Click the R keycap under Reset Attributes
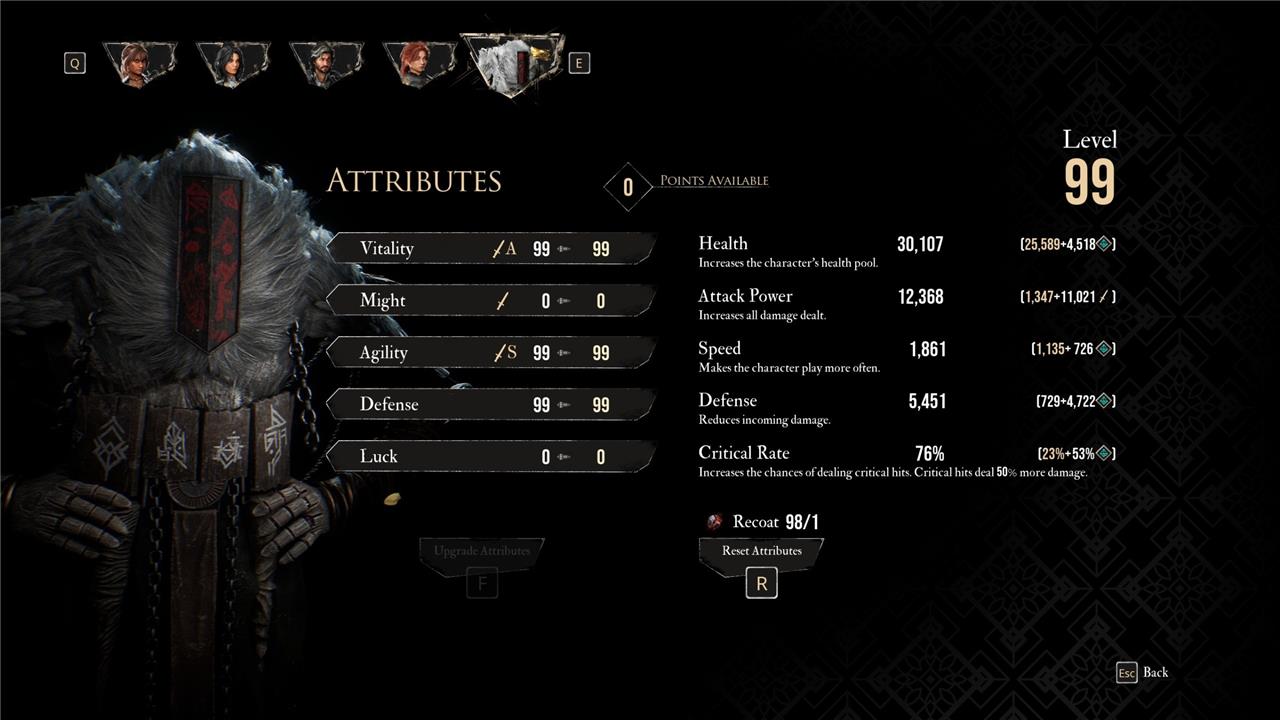This screenshot has height=720, width=1280. point(761,582)
